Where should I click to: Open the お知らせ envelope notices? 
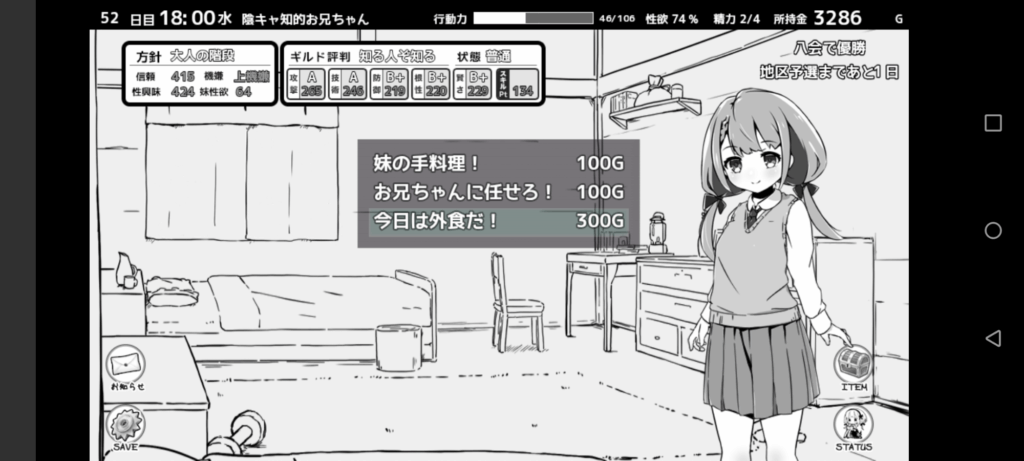(126, 364)
